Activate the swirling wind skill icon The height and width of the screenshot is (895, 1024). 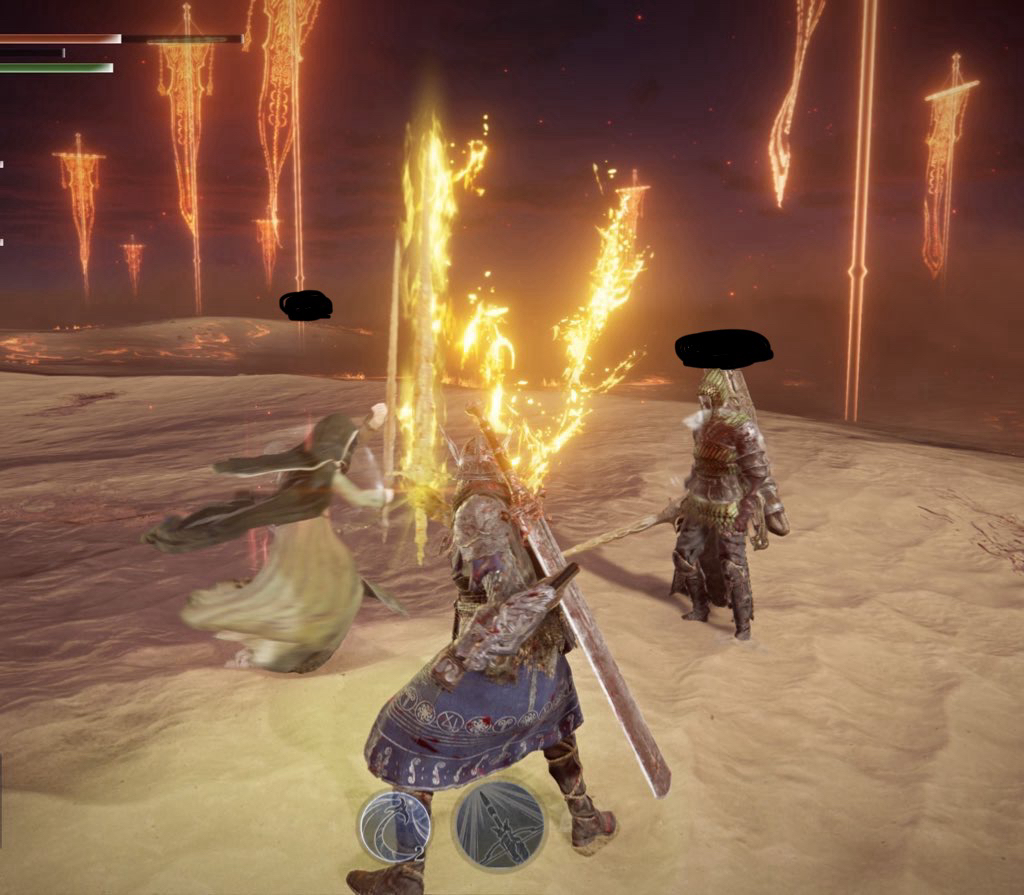pyautogui.click(x=395, y=826)
